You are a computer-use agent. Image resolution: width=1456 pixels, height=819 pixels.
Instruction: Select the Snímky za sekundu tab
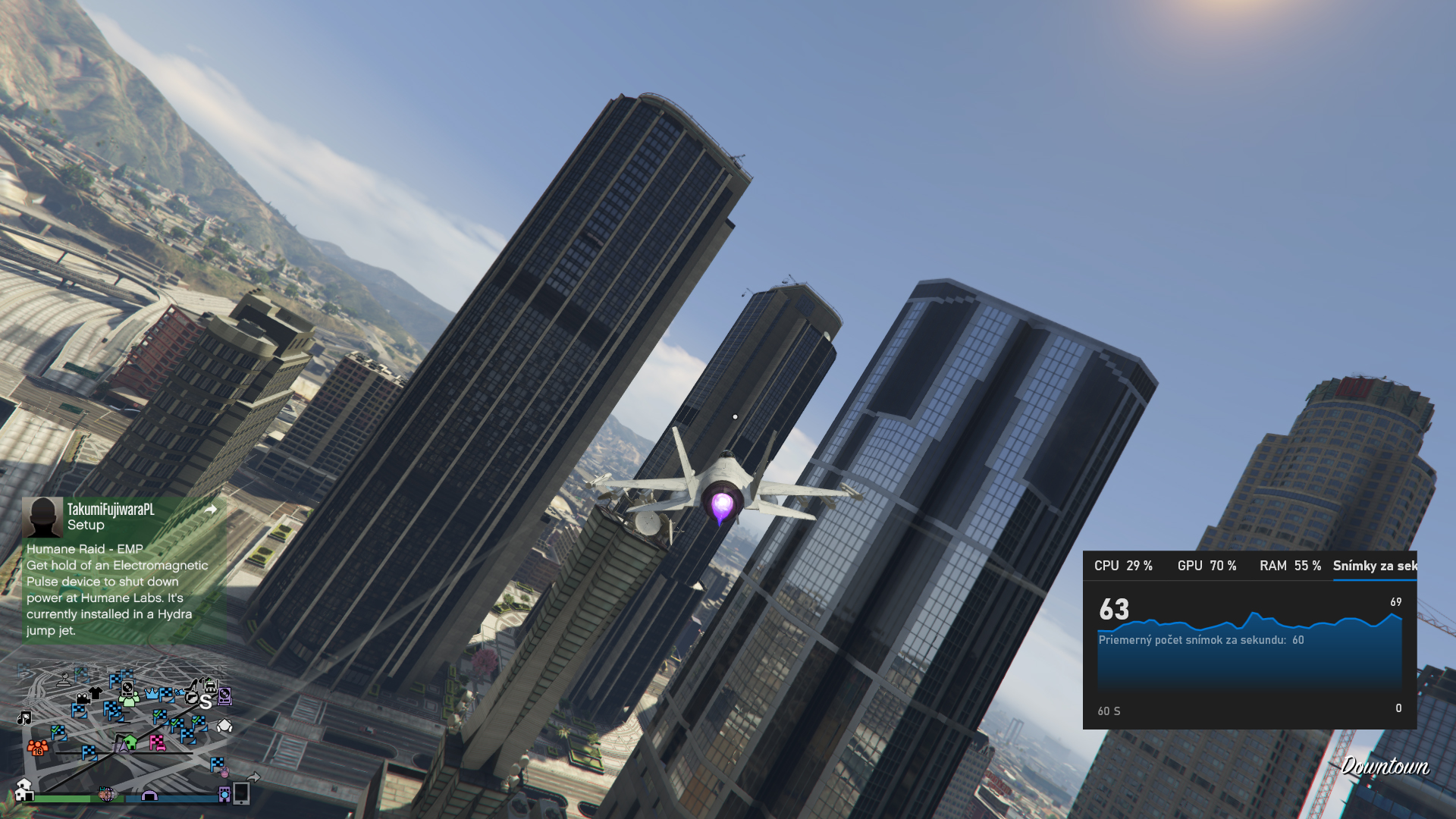1374,566
